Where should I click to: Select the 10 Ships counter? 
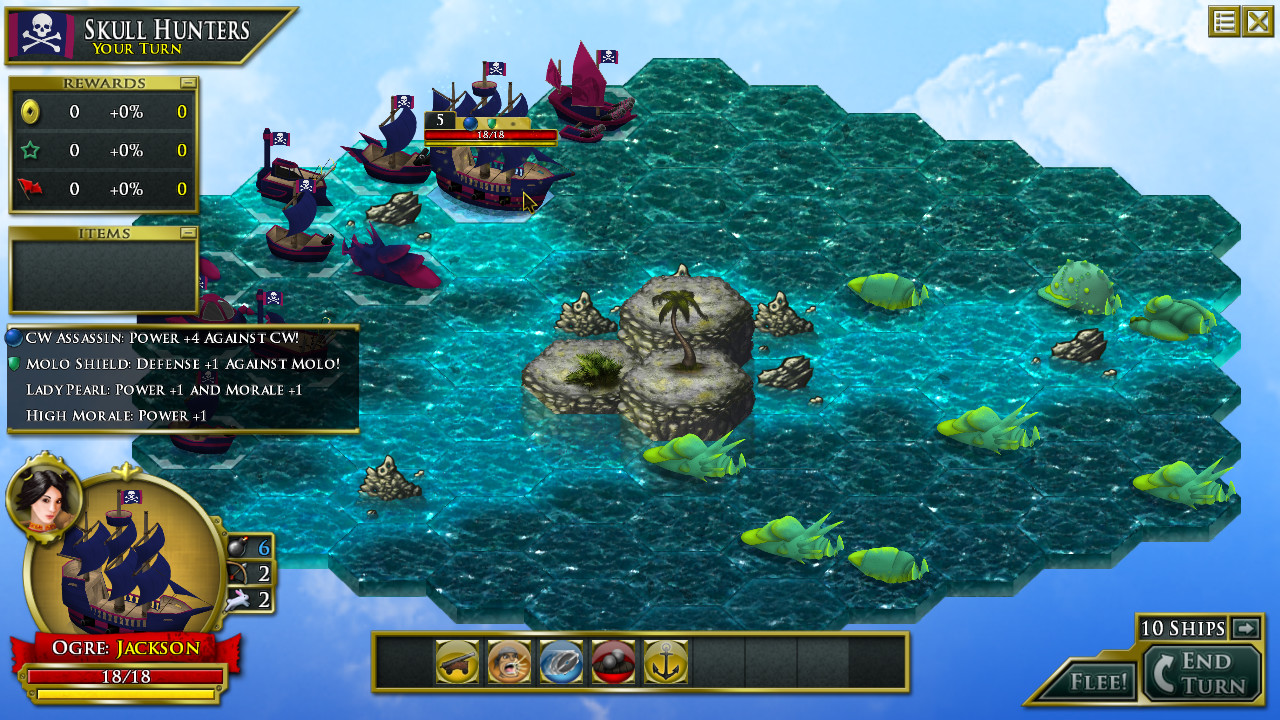(1185, 628)
